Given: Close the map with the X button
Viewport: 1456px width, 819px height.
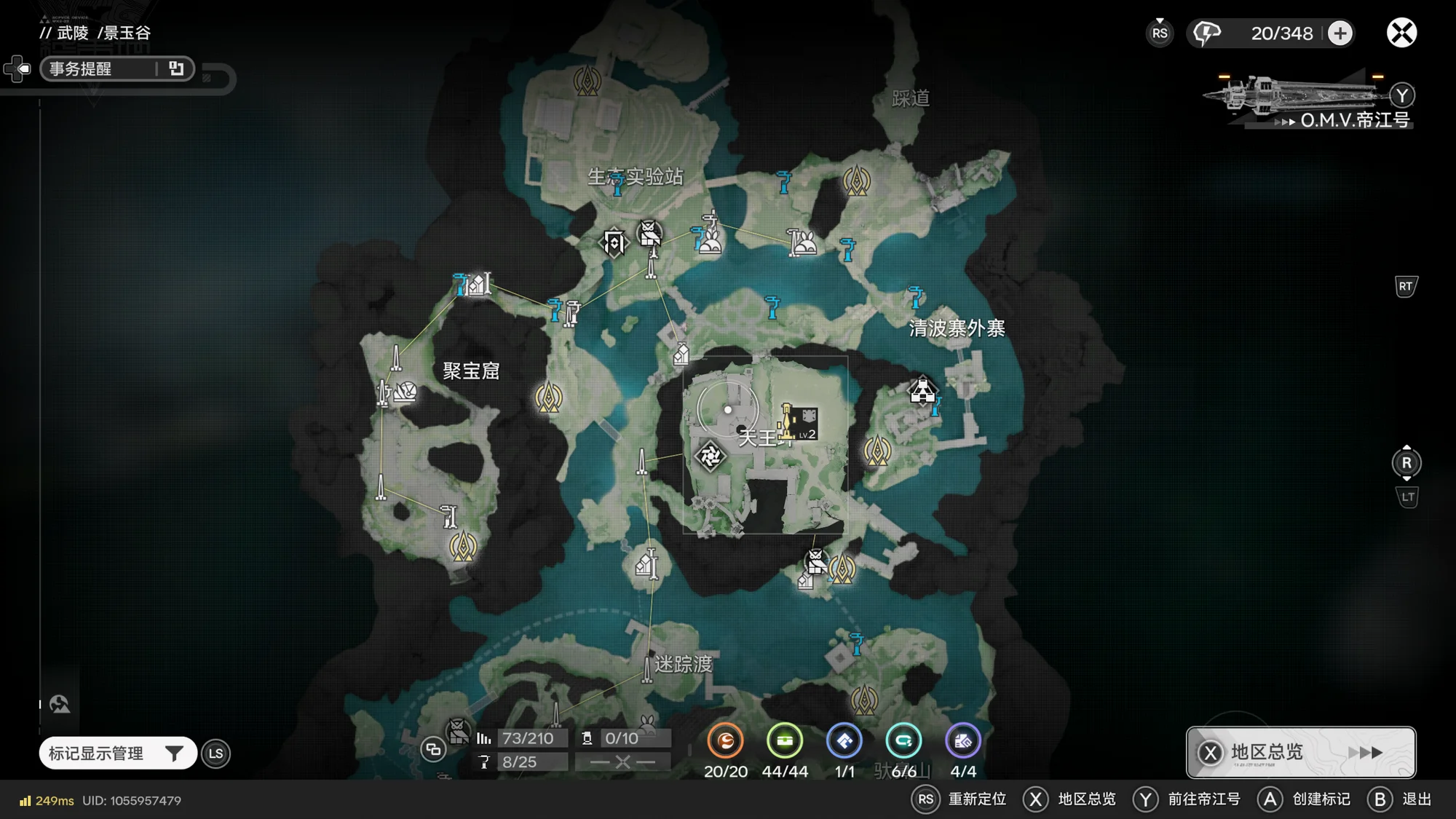Looking at the screenshot, I should (x=1401, y=33).
